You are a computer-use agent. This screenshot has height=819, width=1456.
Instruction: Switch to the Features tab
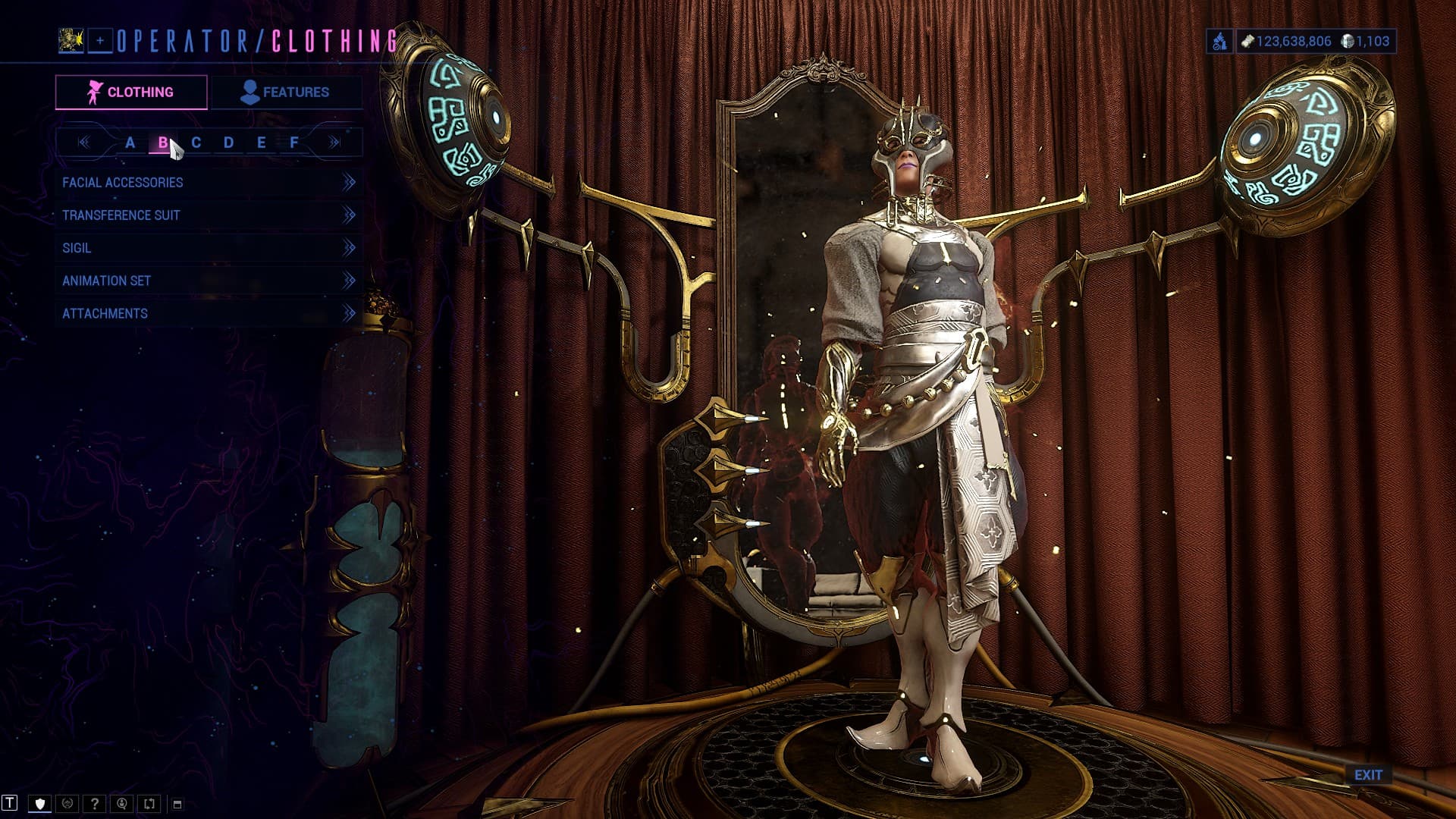[x=285, y=93]
